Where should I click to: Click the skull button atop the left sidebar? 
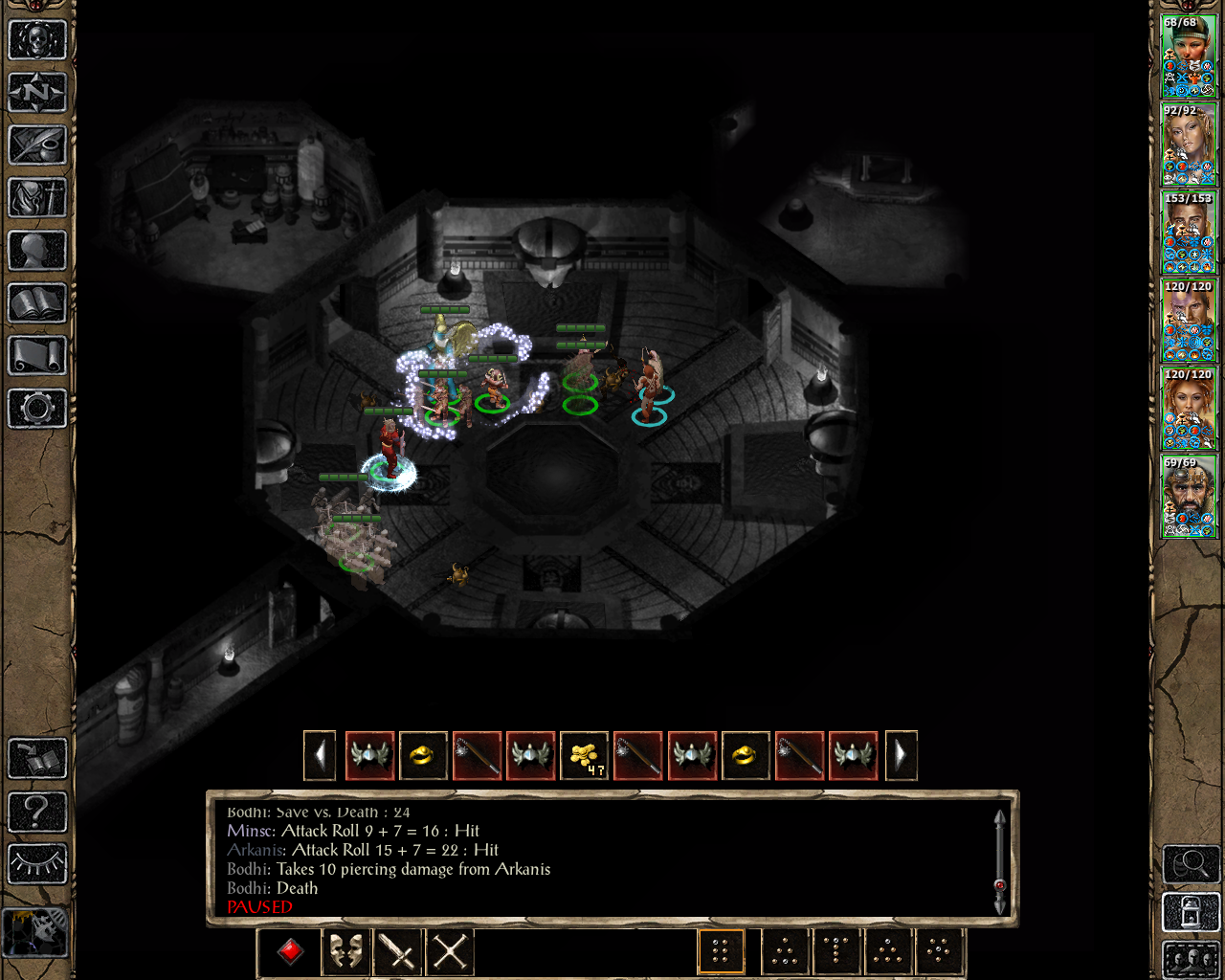click(37, 40)
